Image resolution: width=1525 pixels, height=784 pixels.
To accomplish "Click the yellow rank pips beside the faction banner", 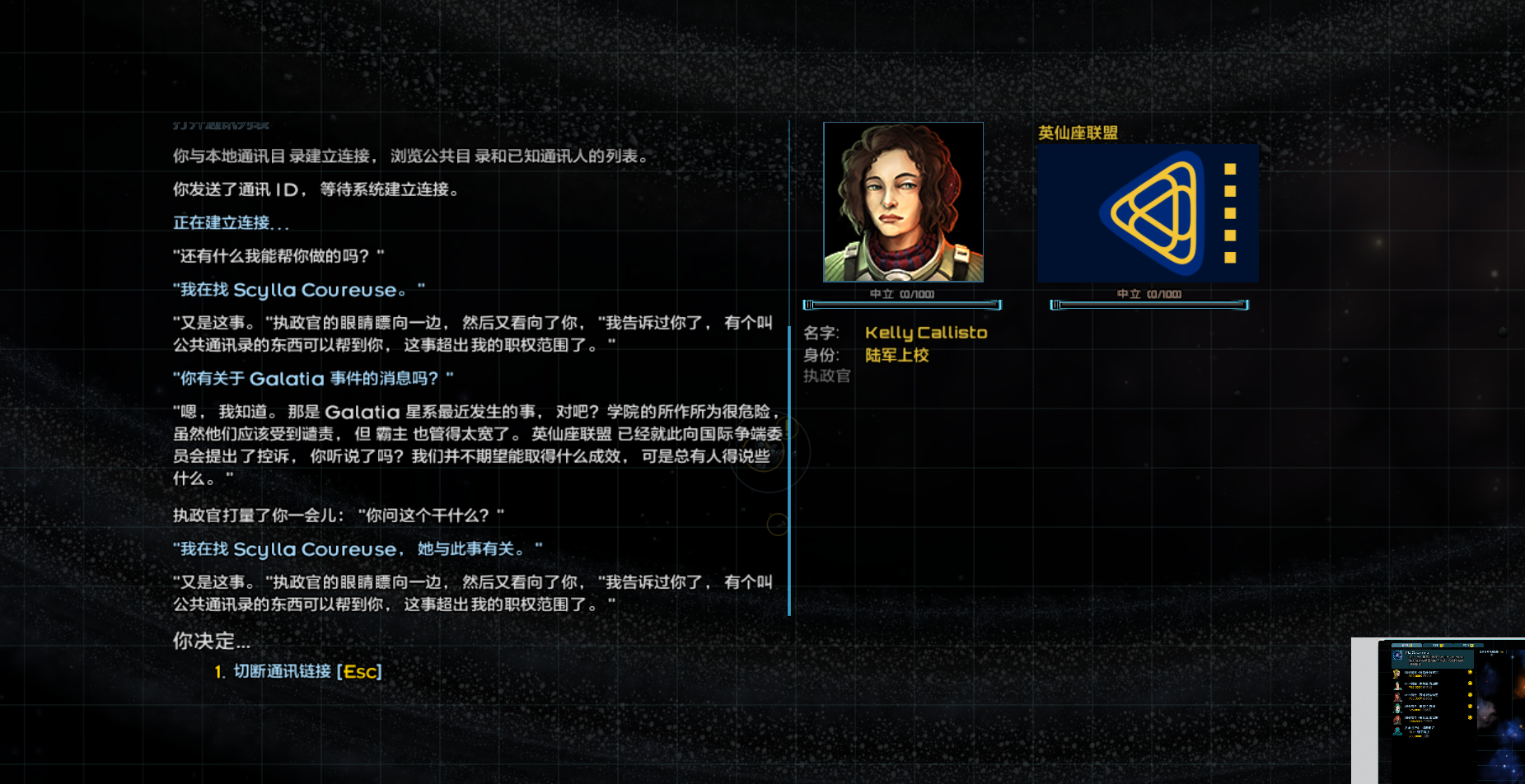I will [1232, 212].
